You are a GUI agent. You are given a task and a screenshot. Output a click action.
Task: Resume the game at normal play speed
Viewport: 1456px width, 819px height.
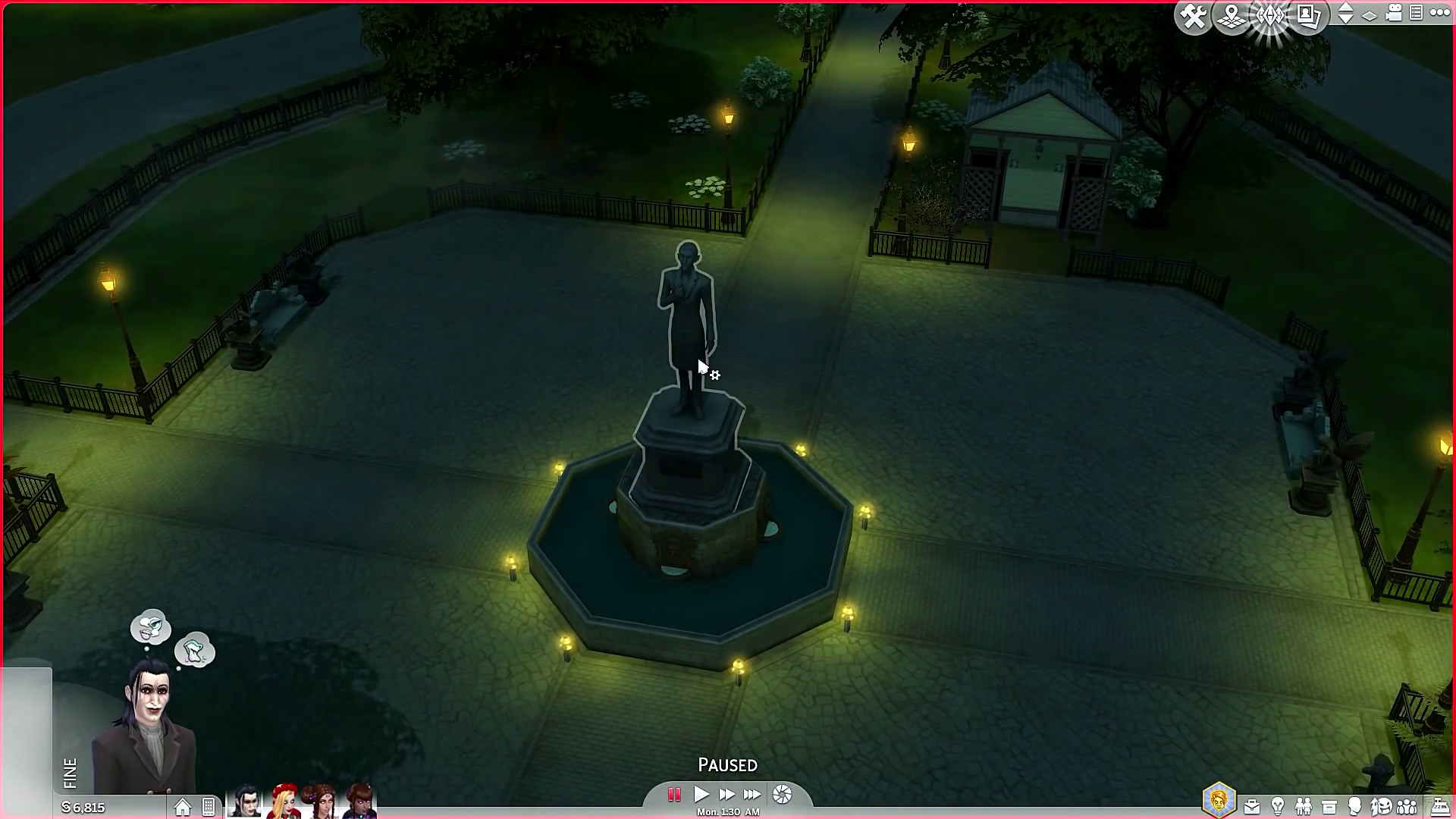[x=701, y=794]
